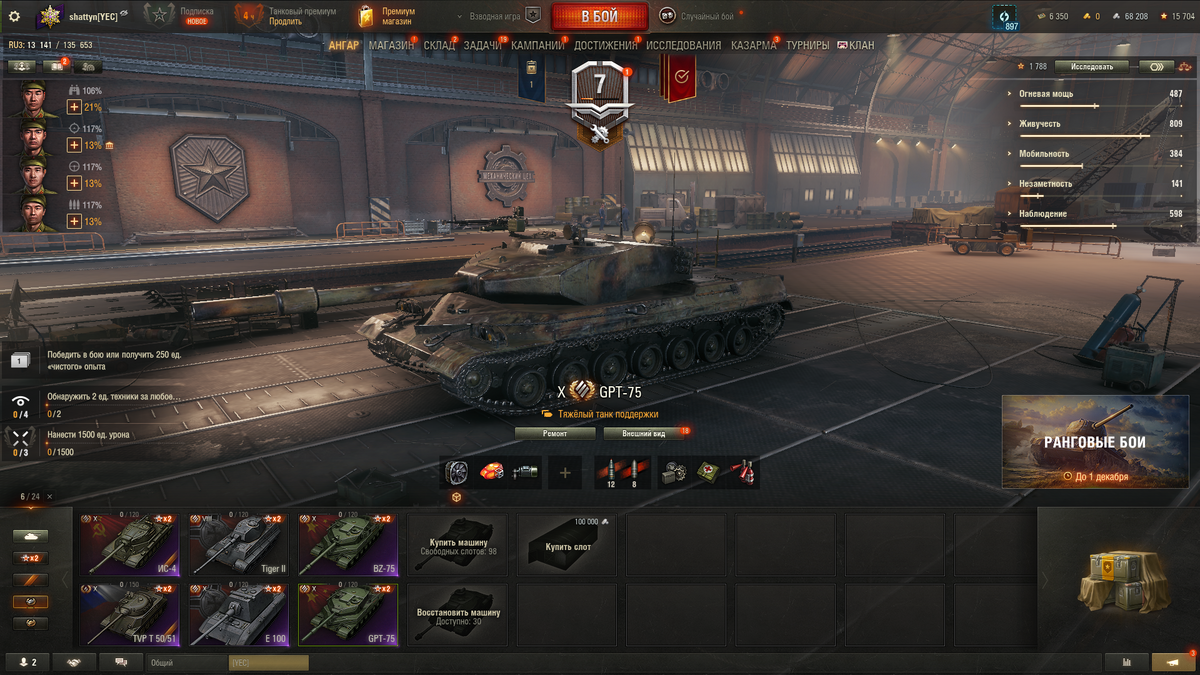This screenshot has height=675, width=1200.
Task: Buy a new slot via Купить слот
Action: tap(567, 544)
